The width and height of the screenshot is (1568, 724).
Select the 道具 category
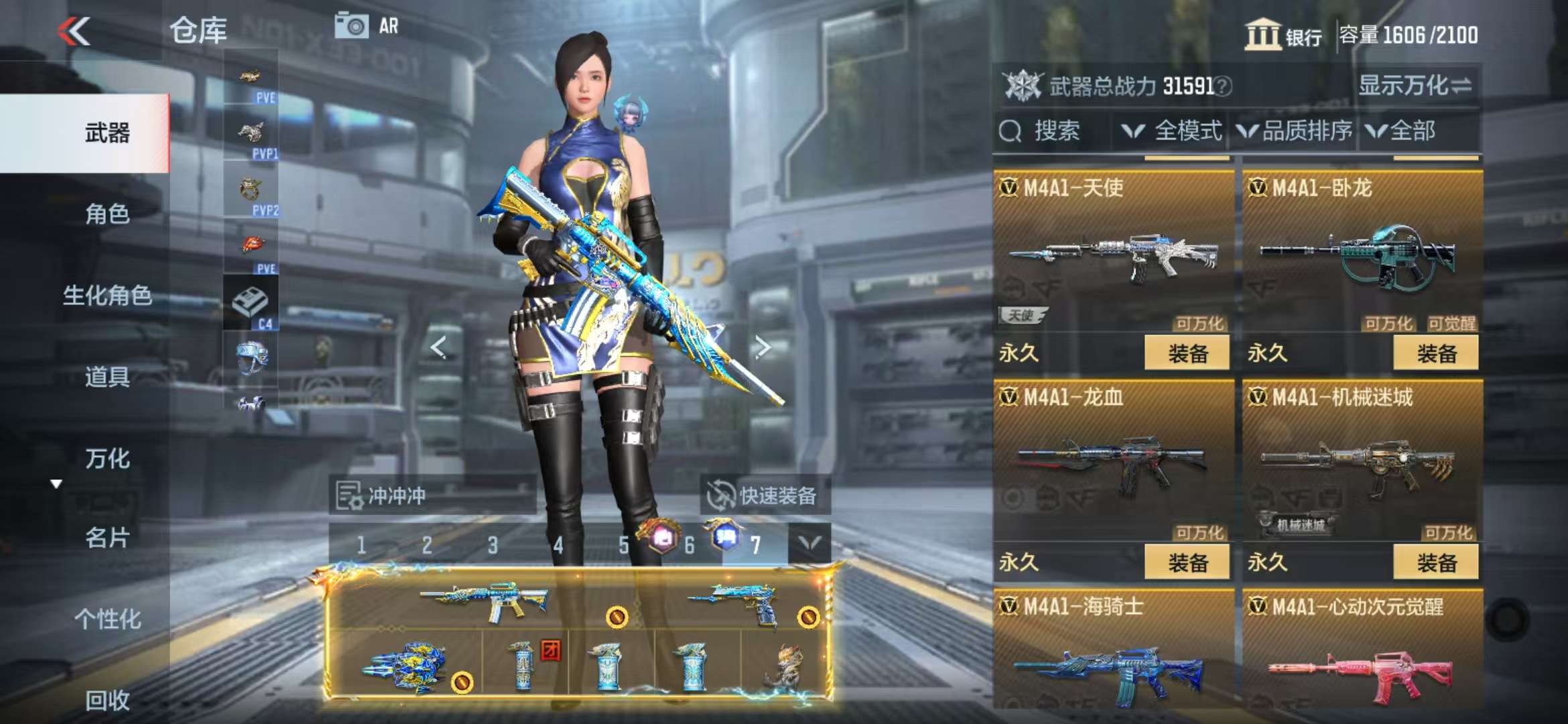[107, 377]
